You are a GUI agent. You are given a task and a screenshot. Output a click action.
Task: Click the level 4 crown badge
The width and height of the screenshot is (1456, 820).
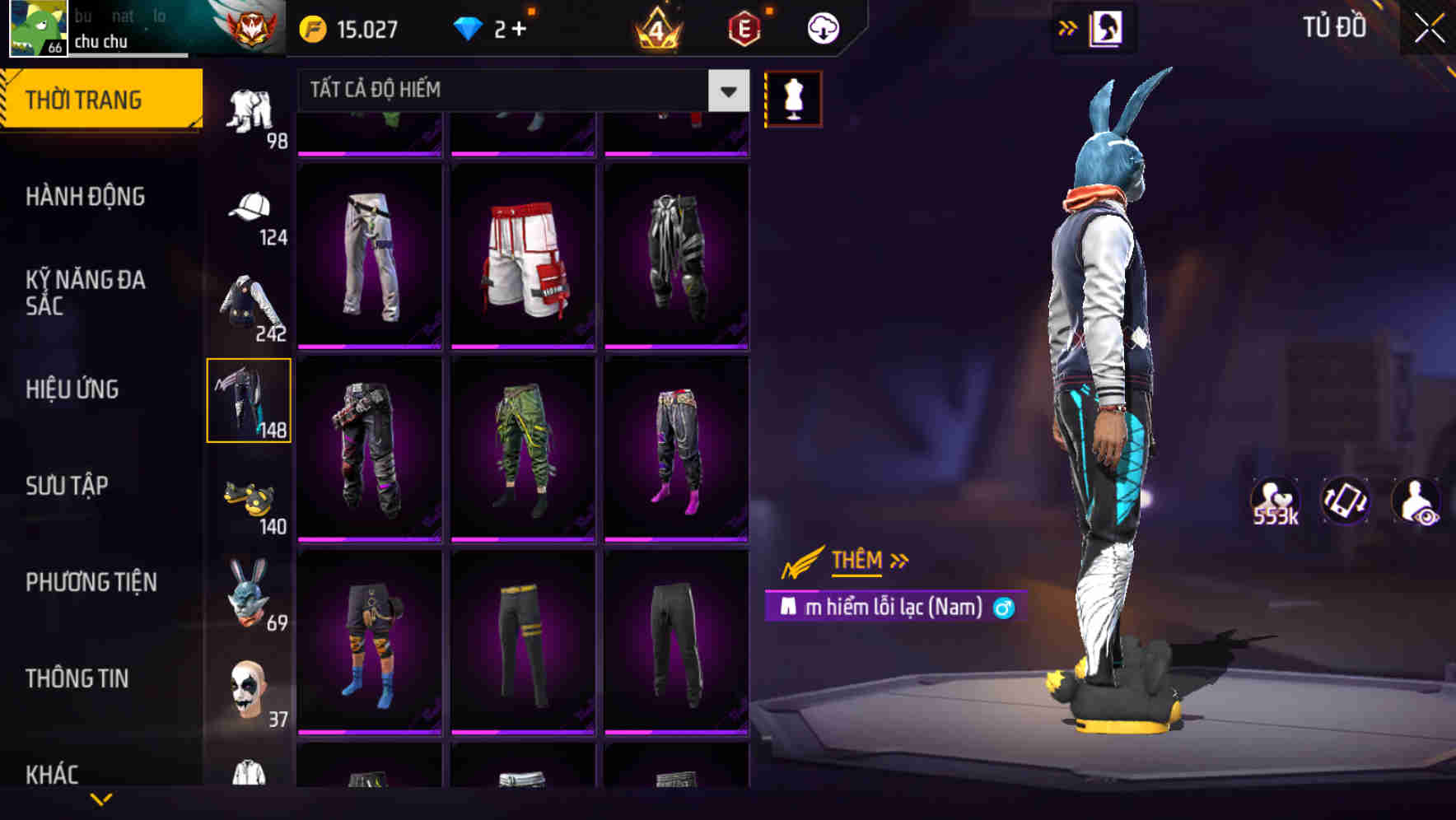[x=655, y=26]
